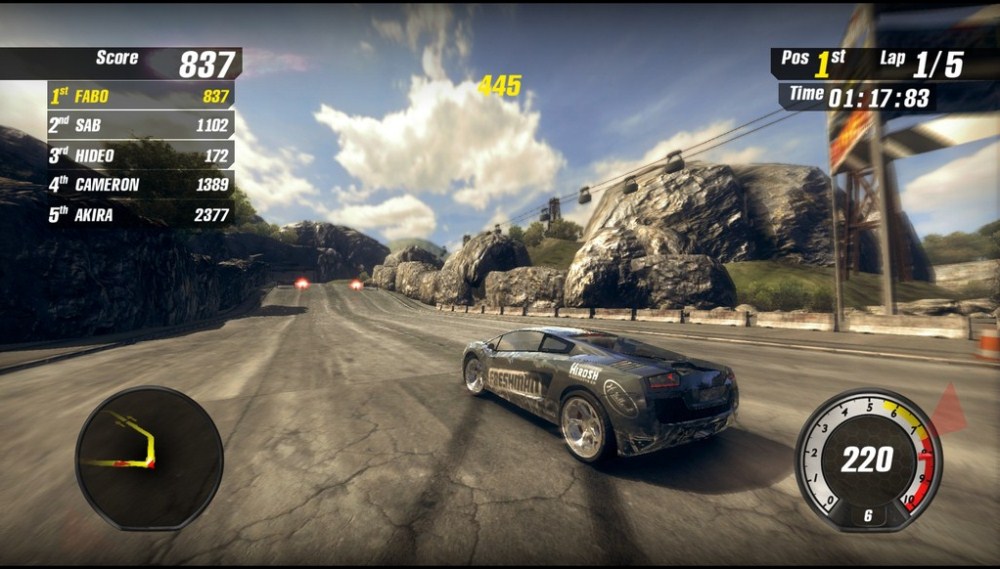Choose HIDEO's leaderboard entry
Screen dimensions: 1000x569
140,155
